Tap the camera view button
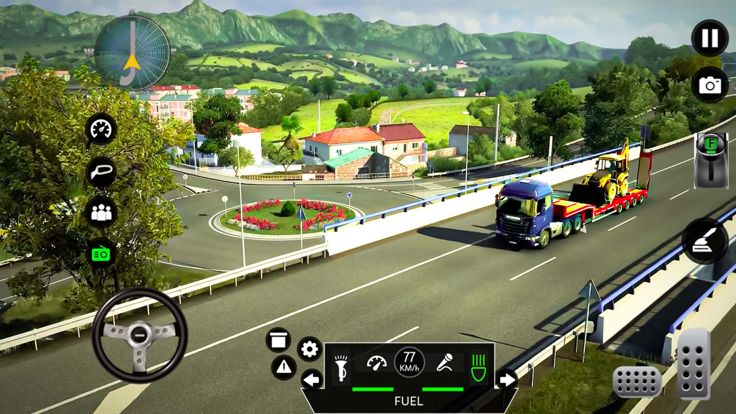Image resolution: width=736 pixels, height=414 pixels. (709, 85)
